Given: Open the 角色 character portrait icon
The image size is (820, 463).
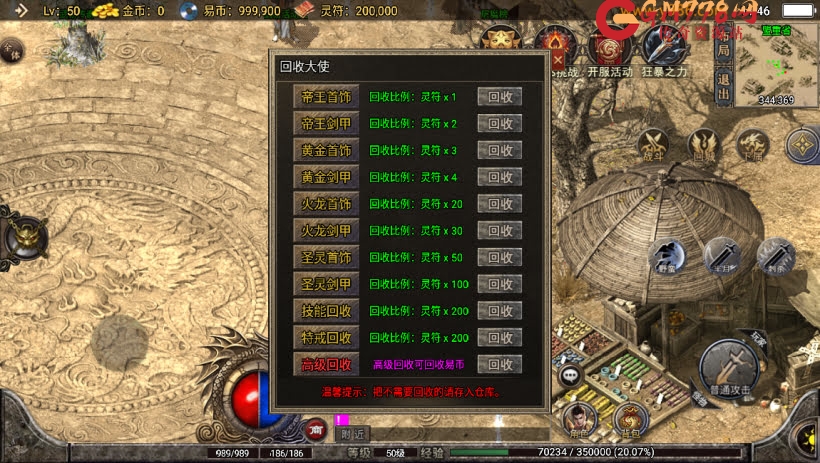Looking at the screenshot, I should tap(578, 419).
